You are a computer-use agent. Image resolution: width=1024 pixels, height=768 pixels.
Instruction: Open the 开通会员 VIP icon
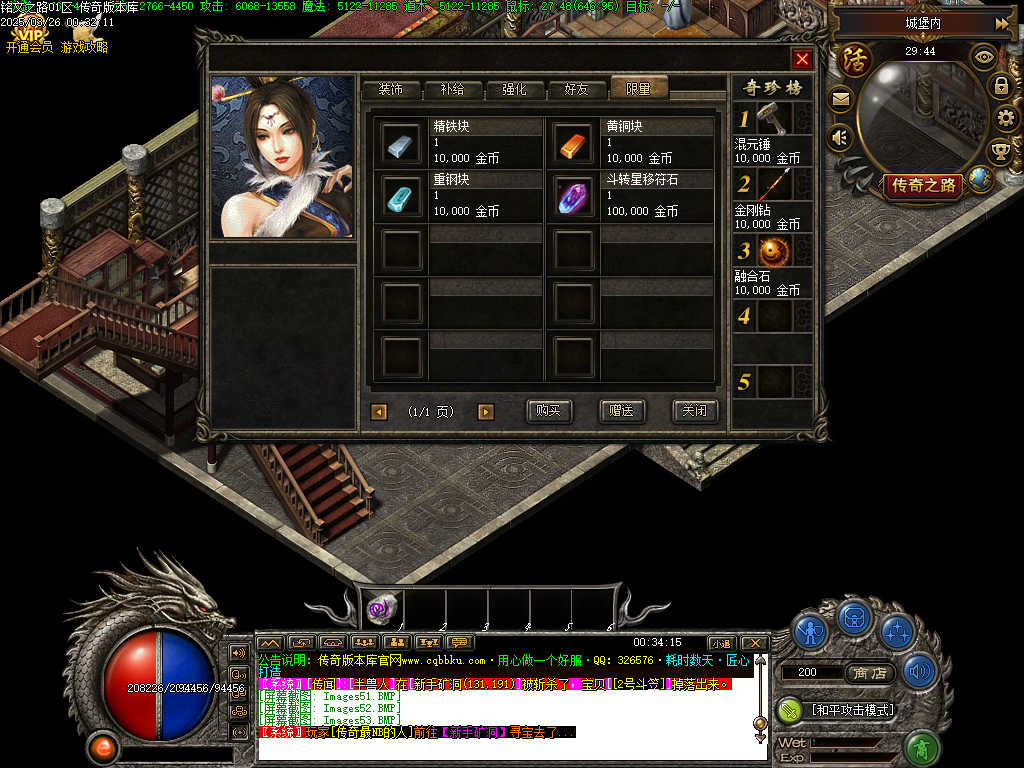click(x=29, y=38)
